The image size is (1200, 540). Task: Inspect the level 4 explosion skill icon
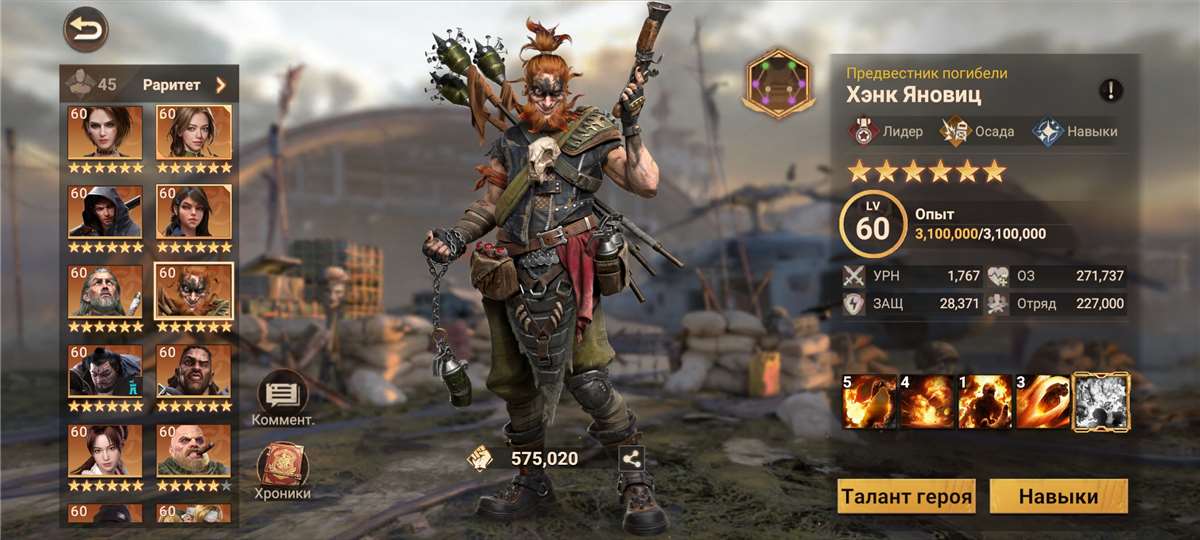click(x=927, y=401)
